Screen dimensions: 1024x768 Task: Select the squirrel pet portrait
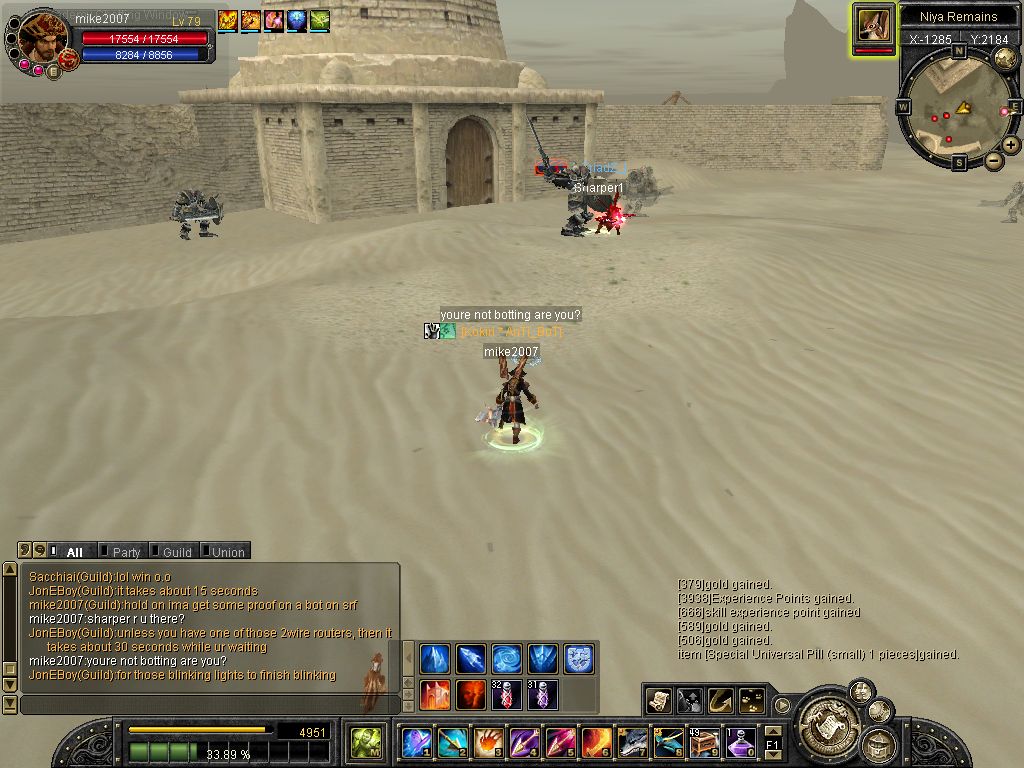(873, 24)
